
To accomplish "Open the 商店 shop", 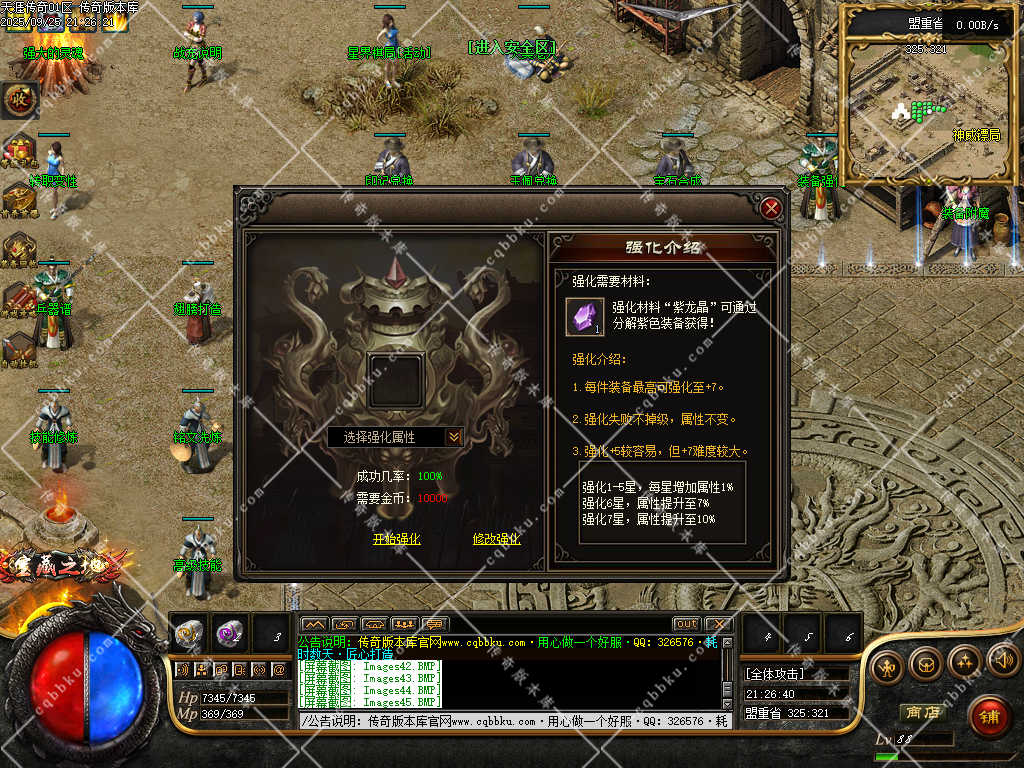I will click(x=923, y=712).
